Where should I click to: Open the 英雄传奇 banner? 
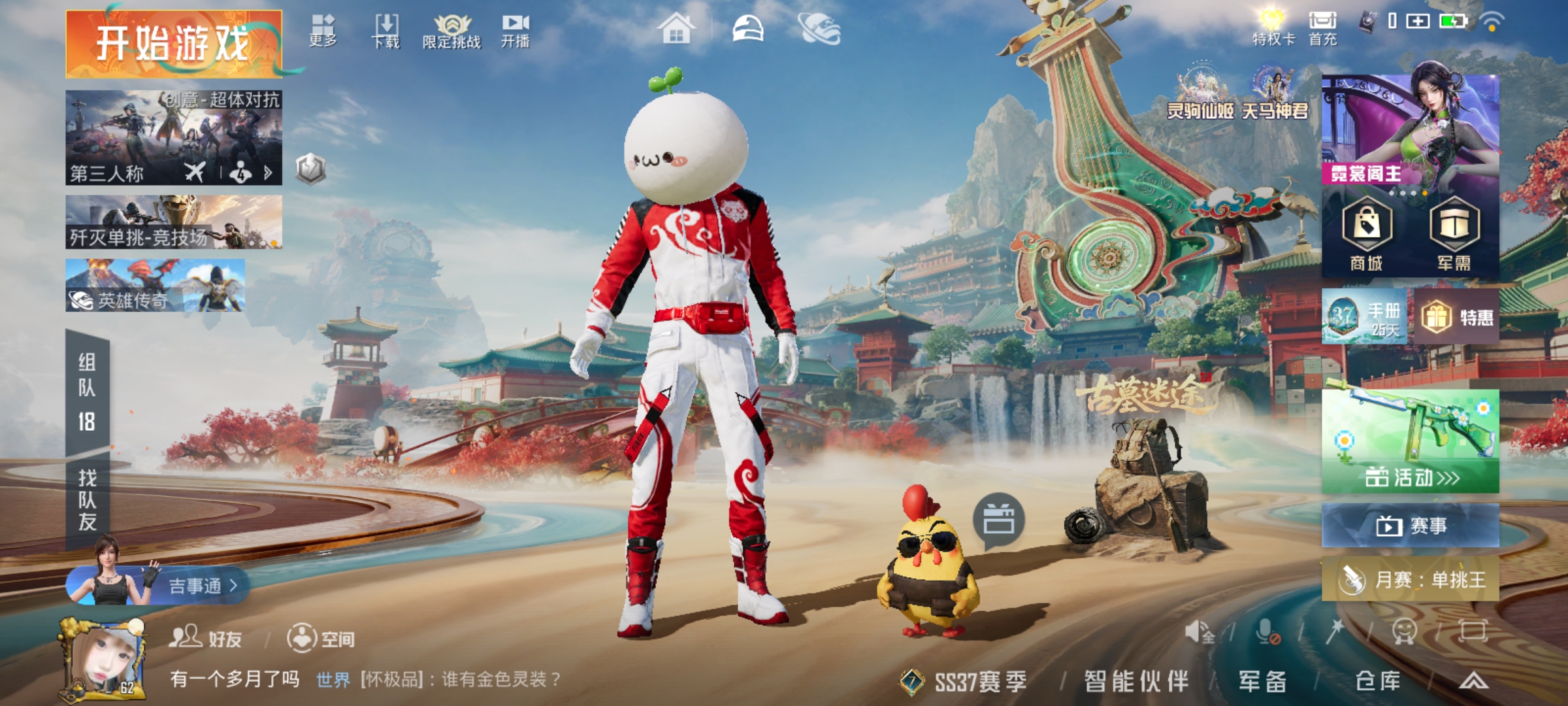[x=155, y=286]
